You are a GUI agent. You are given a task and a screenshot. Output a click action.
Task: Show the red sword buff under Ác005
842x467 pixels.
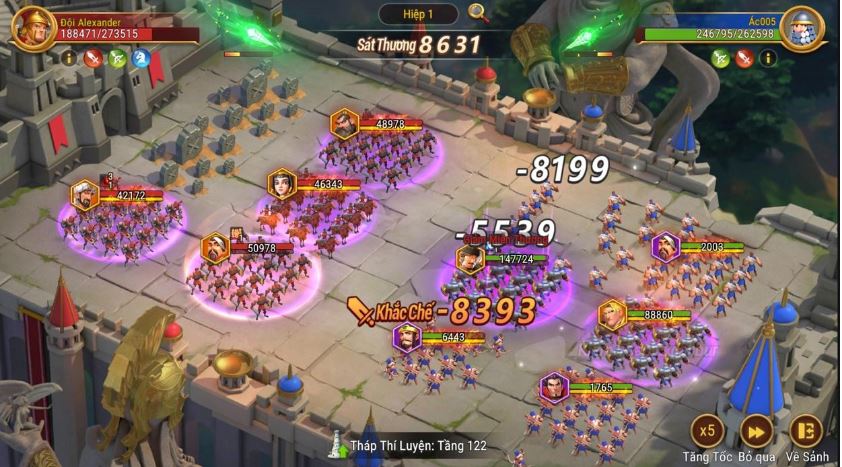743,58
